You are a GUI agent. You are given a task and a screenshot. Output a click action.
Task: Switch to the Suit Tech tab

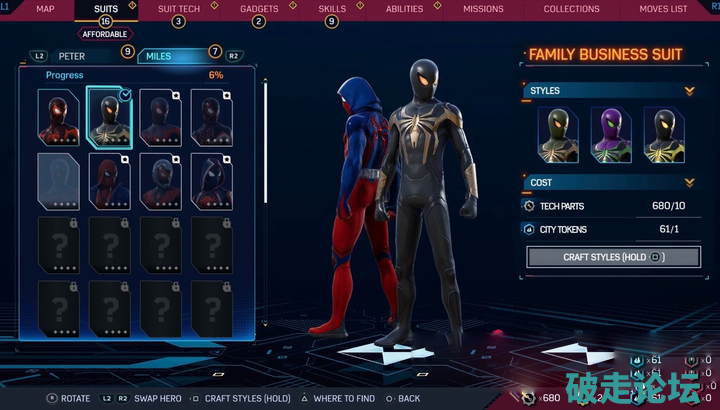click(x=178, y=9)
